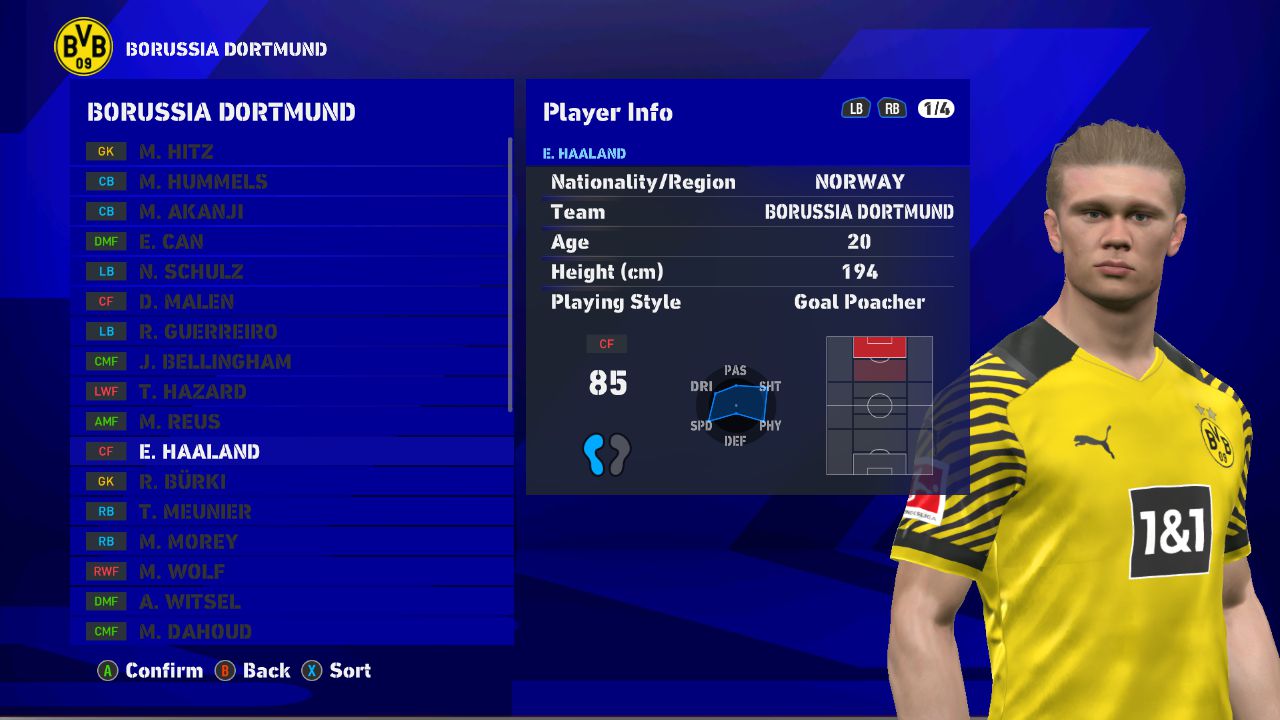Choose M. Morey from the list
The width and height of the screenshot is (1280, 720).
(x=290, y=542)
